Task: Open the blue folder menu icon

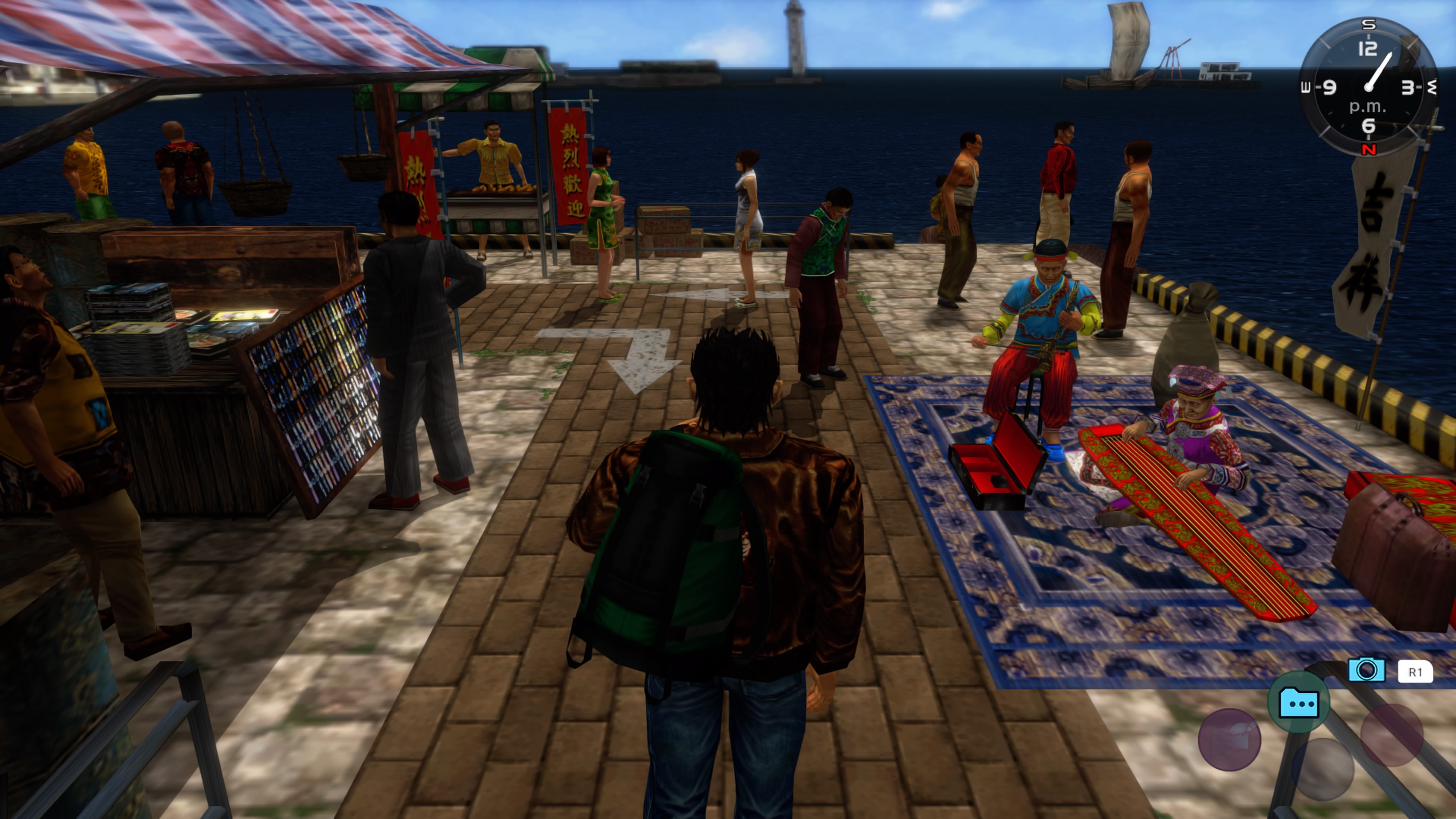Action: (x=1298, y=703)
